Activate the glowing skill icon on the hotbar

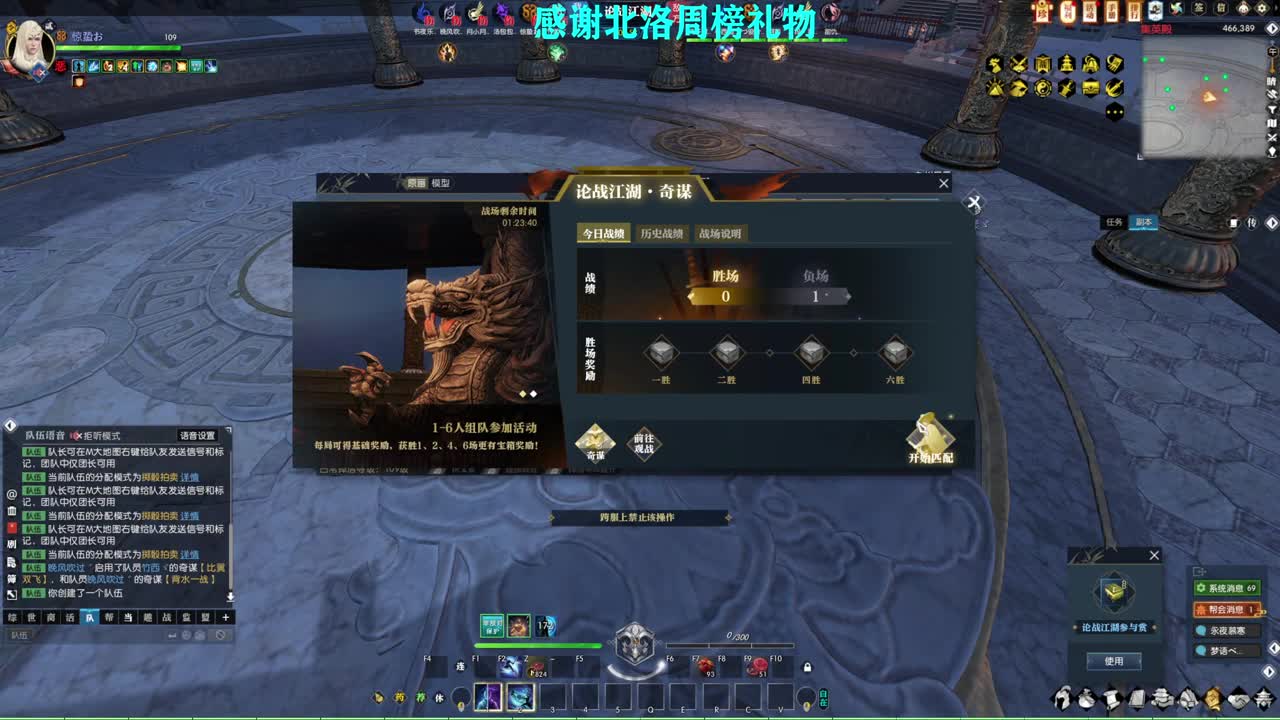tap(519, 697)
